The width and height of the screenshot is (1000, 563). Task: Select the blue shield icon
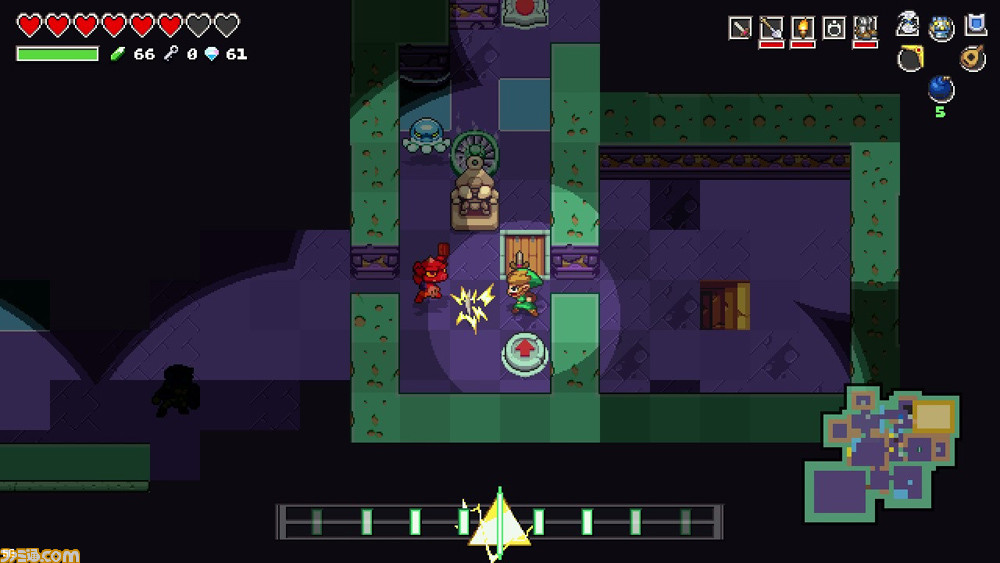click(975, 26)
